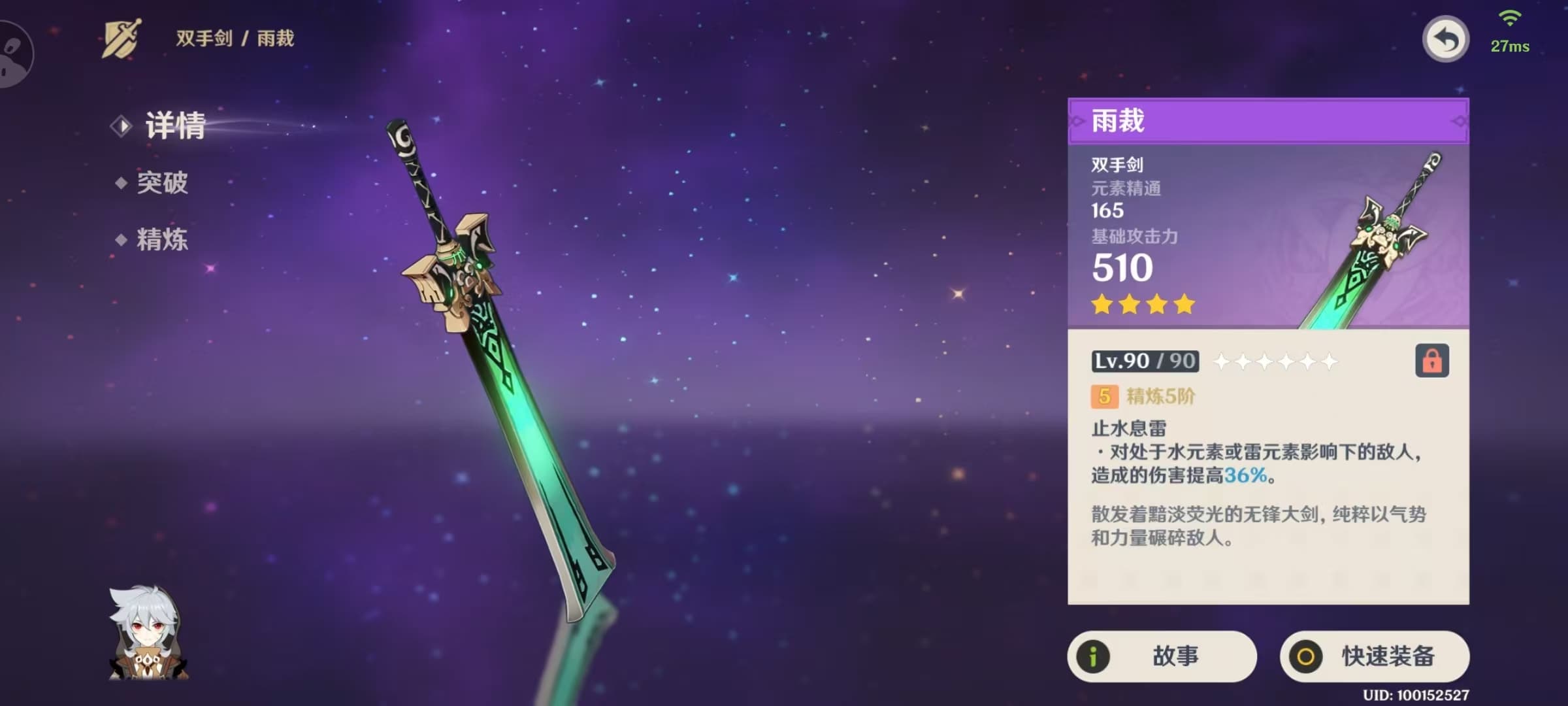Open the 详情 details tab
The image size is (1568, 706).
[x=174, y=126]
